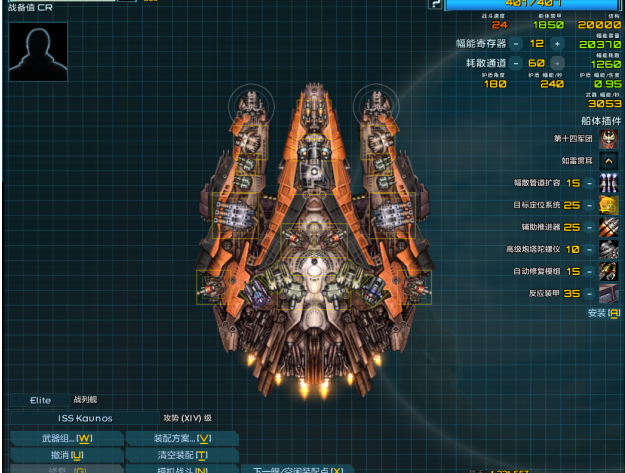Open the 装配方案 loadout variants menu
The image size is (625, 473).
(x=182, y=438)
